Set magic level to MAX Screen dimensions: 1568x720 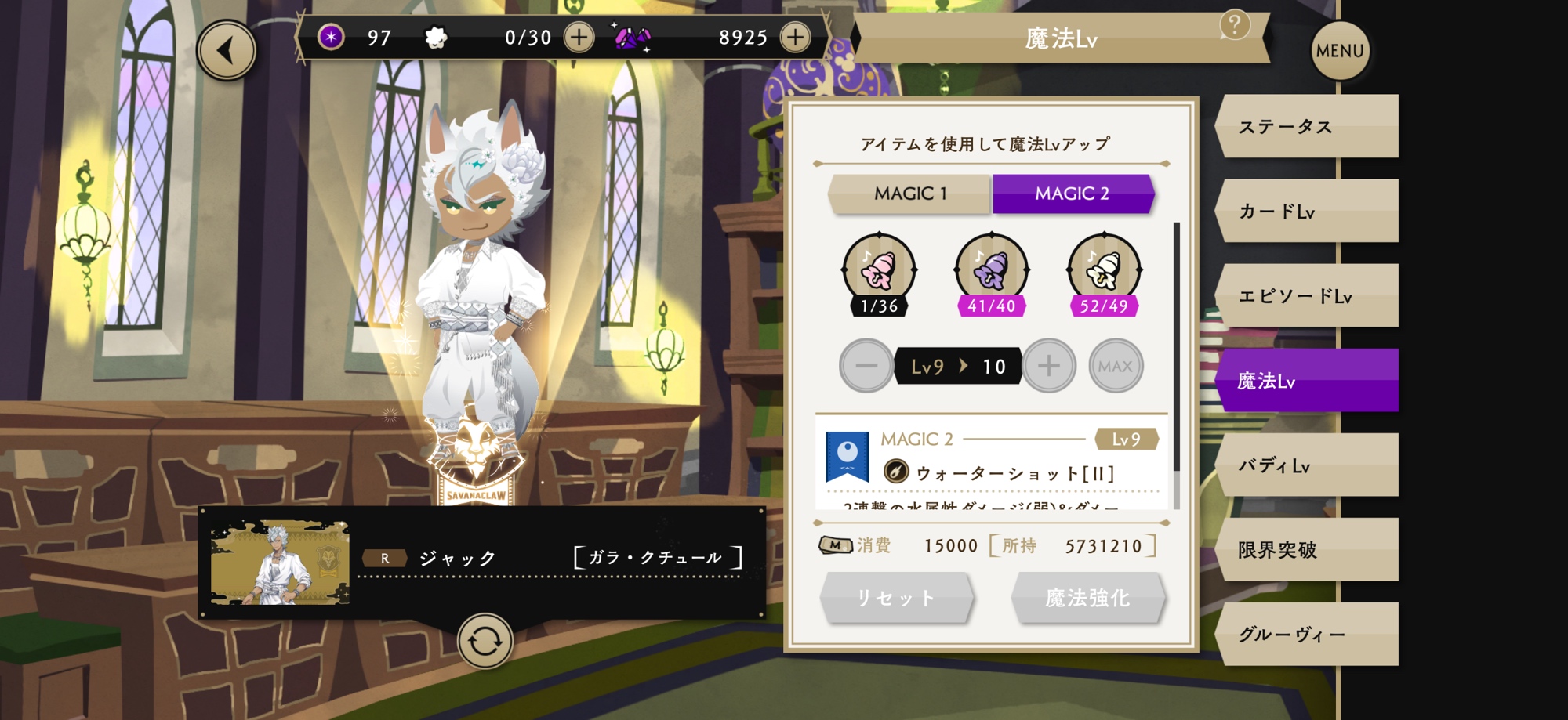point(1115,366)
